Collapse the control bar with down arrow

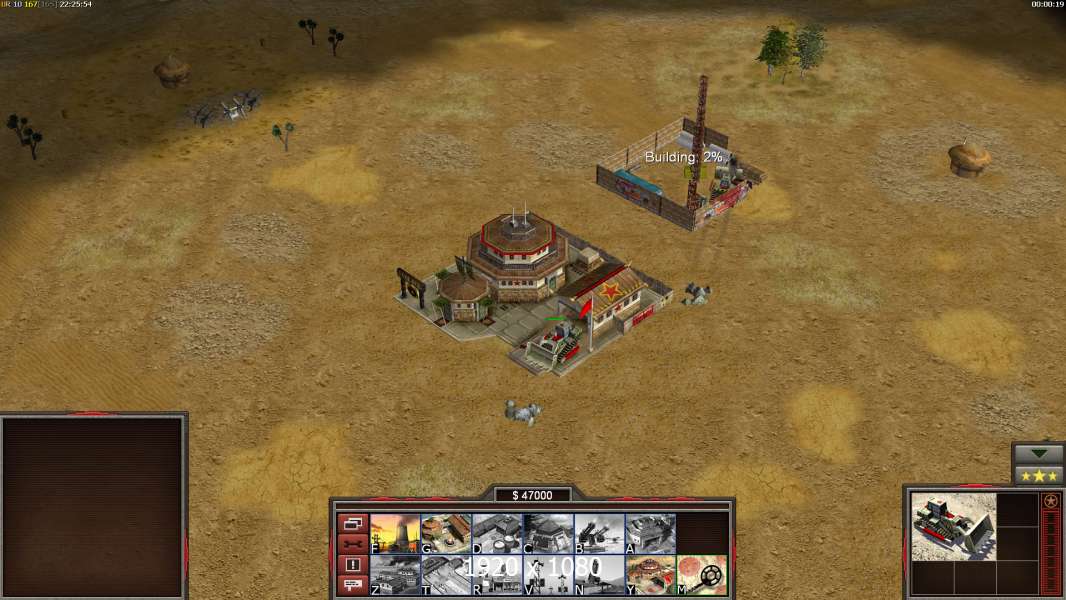pyautogui.click(x=1039, y=454)
